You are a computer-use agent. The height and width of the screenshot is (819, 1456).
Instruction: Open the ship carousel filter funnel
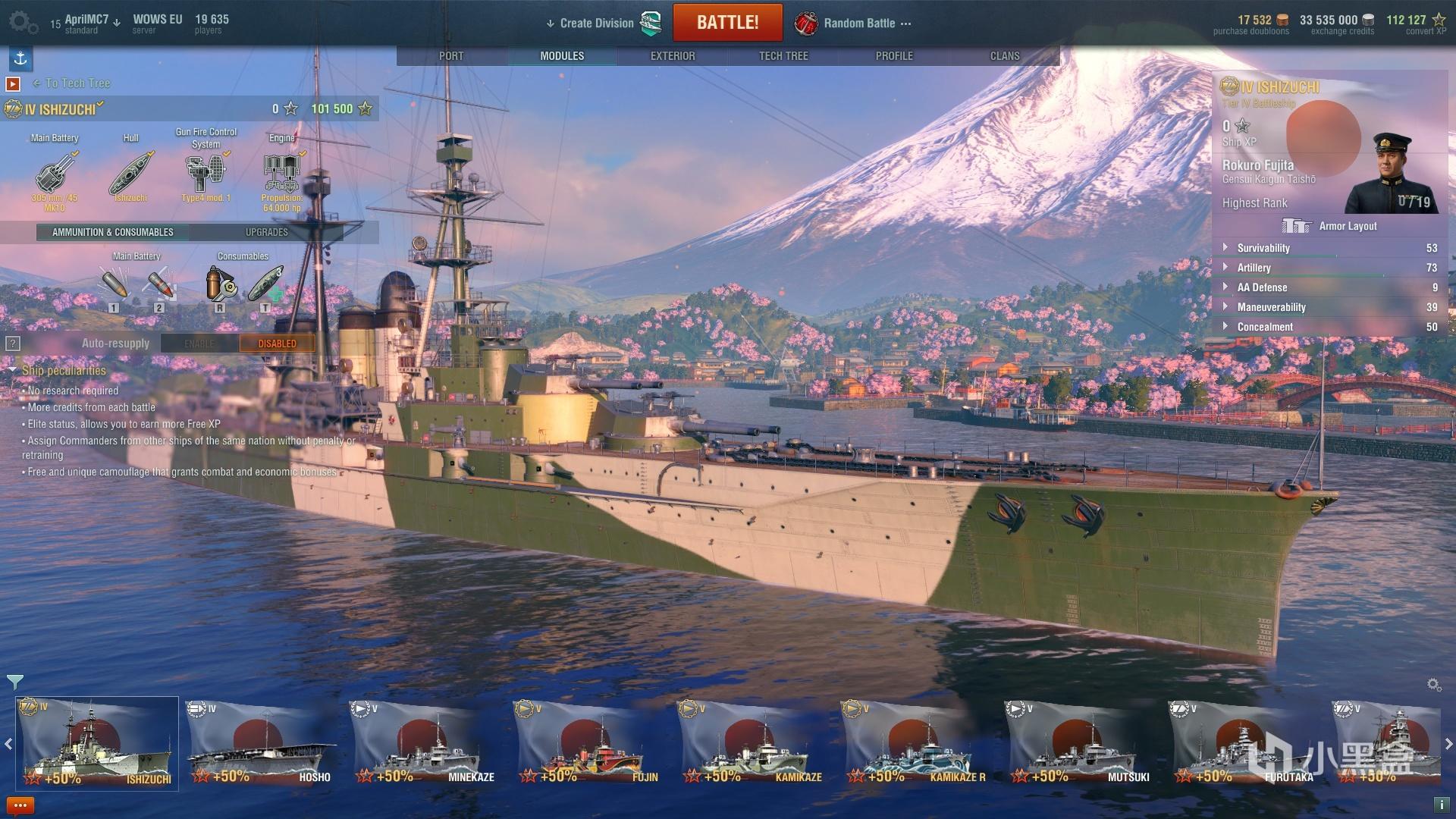coord(14,682)
